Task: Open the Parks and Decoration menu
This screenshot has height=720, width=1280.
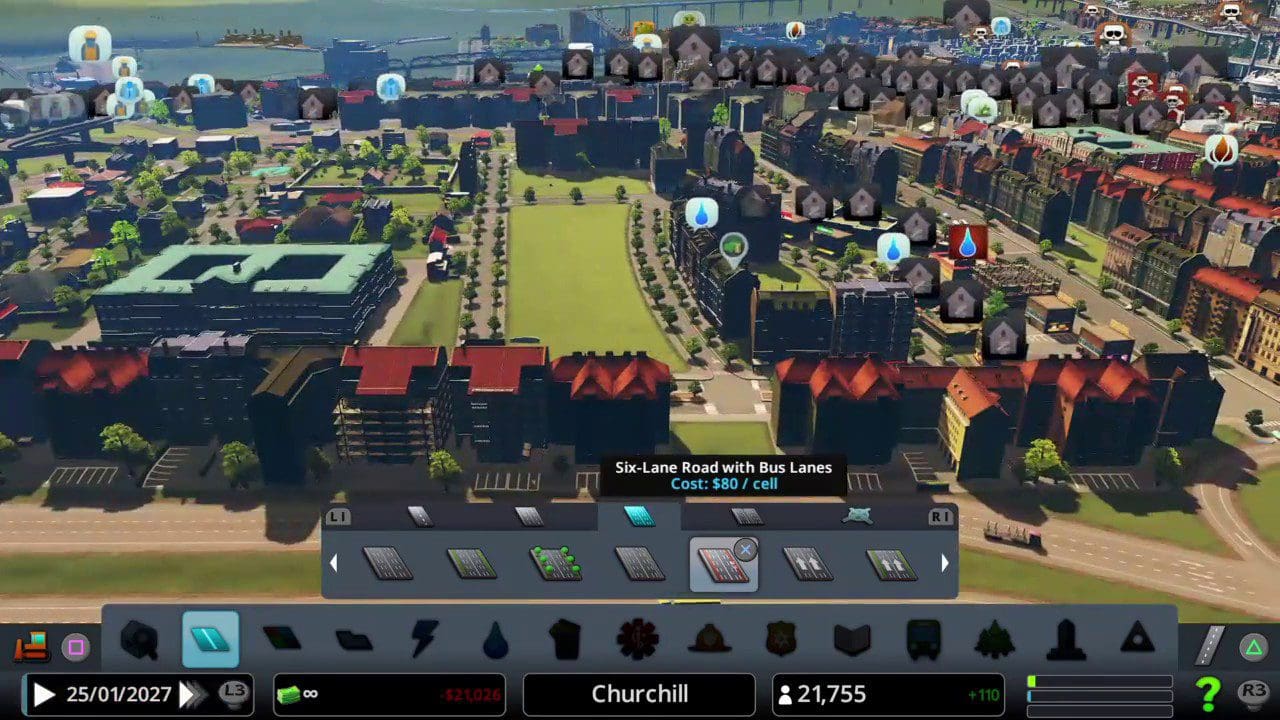Action: tap(994, 640)
